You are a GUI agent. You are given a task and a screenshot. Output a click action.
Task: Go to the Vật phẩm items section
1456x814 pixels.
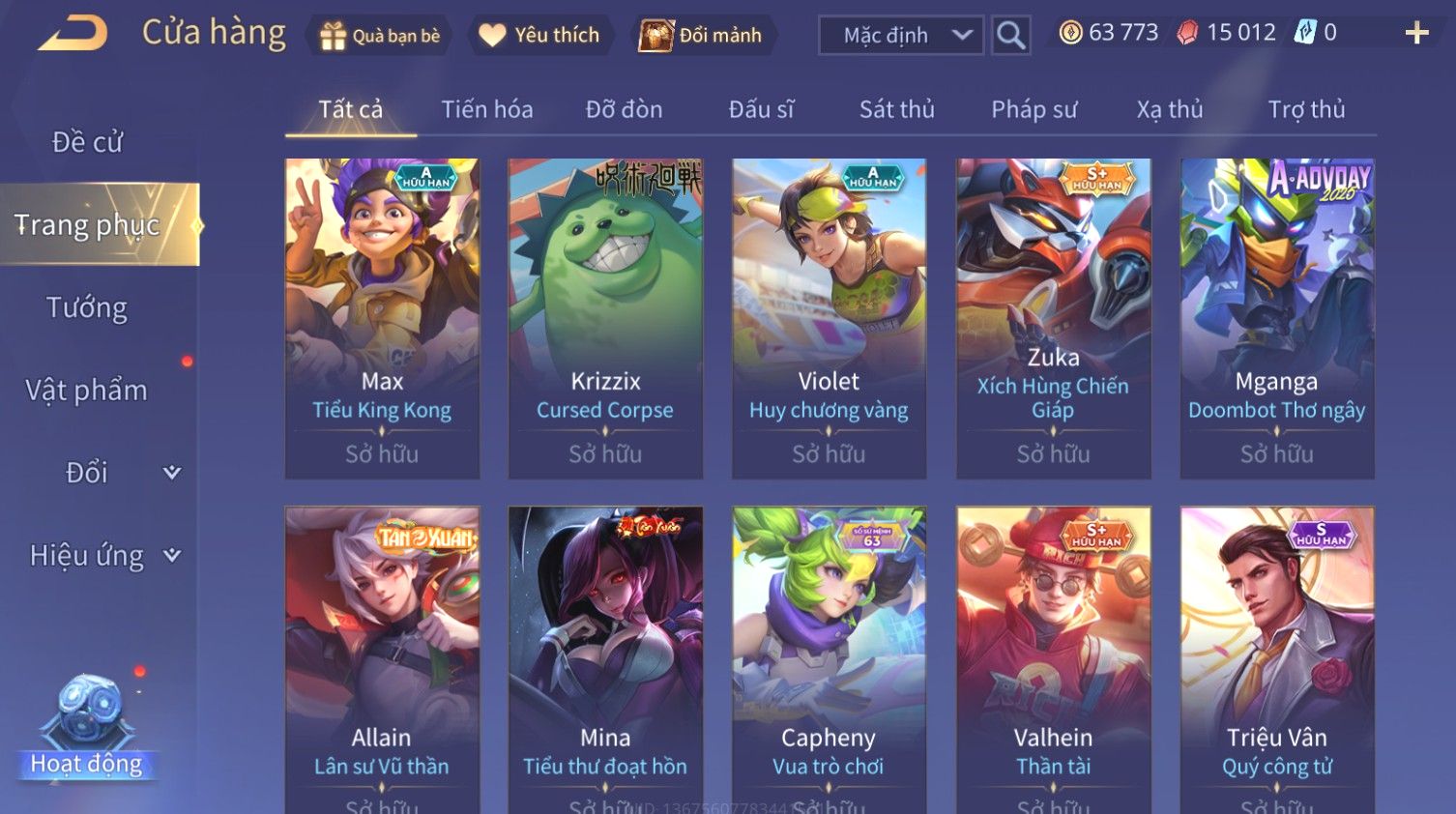click(x=87, y=391)
